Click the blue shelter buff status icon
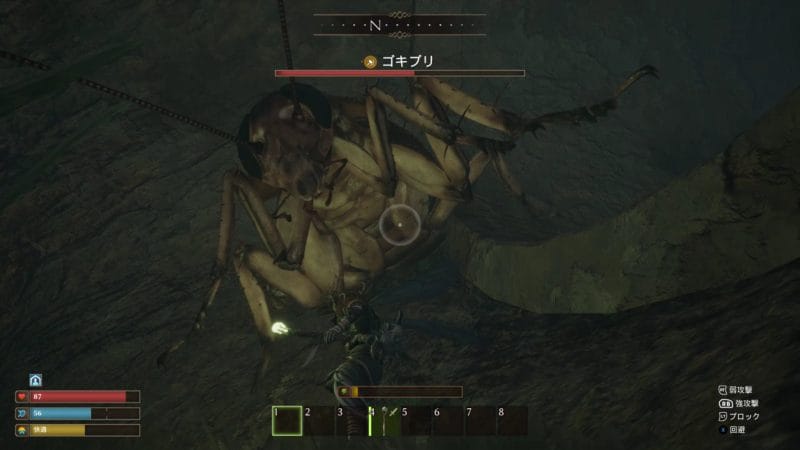800x450 pixels. (35, 380)
